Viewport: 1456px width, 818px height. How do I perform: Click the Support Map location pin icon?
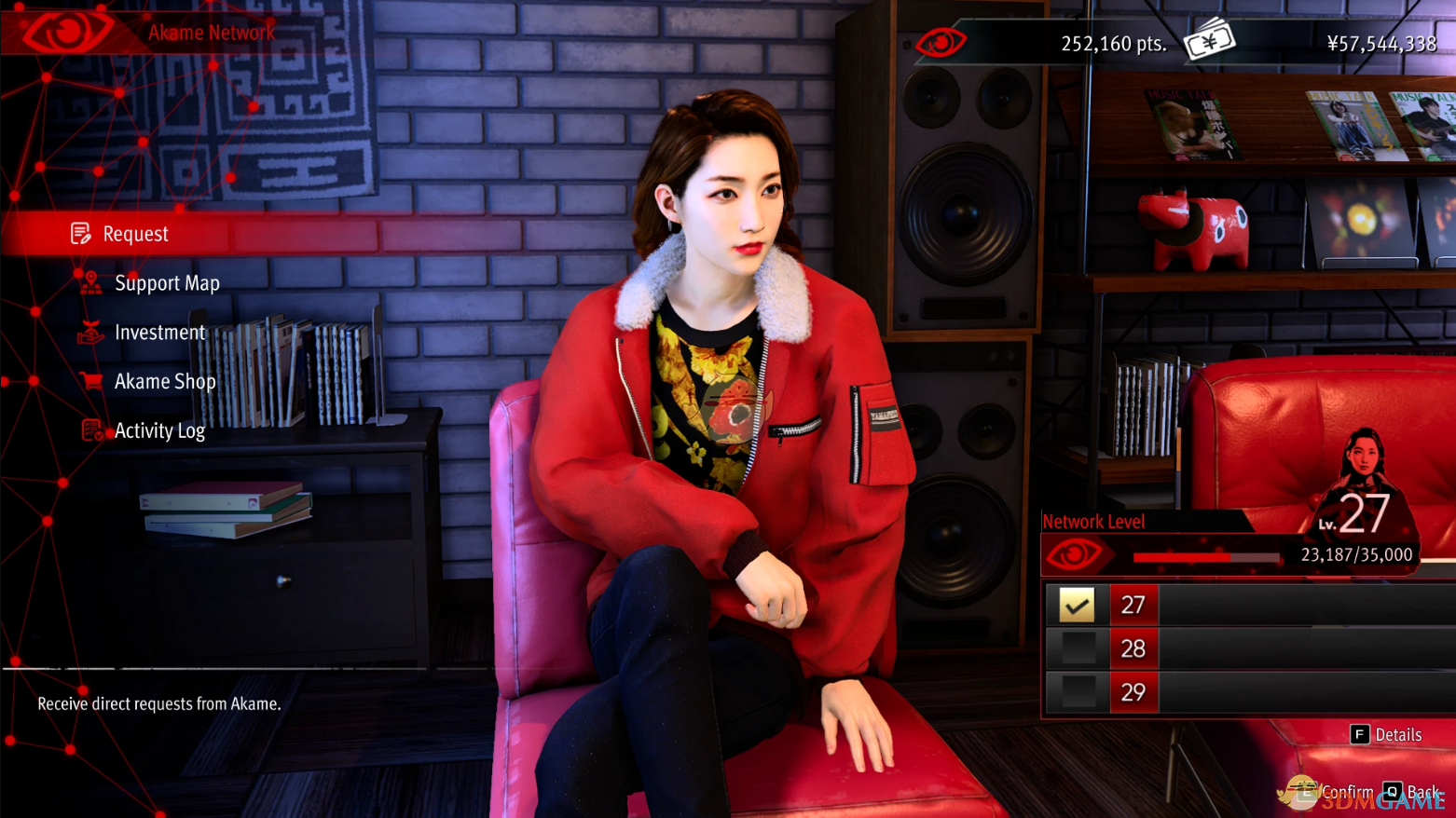click(89, 282)
